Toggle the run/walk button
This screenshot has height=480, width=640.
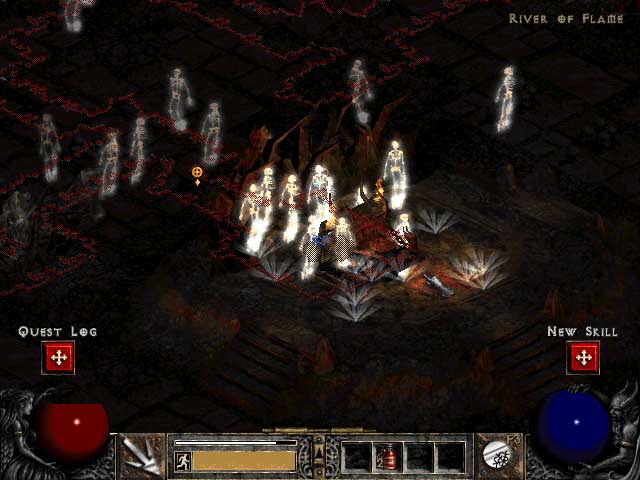point(183,461)
